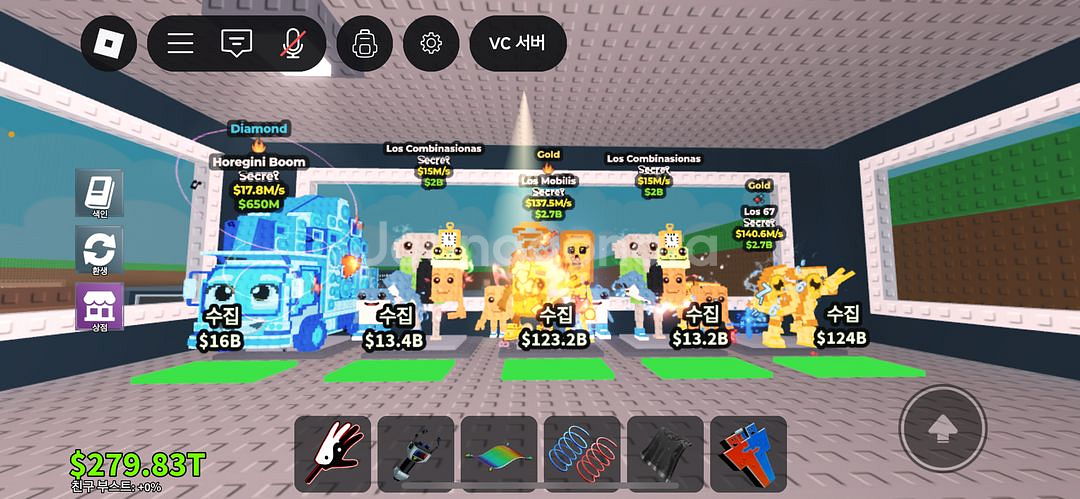Unmute the crossed-out microphone
This screenshot has width=1080, height=499.
[293, 44]
